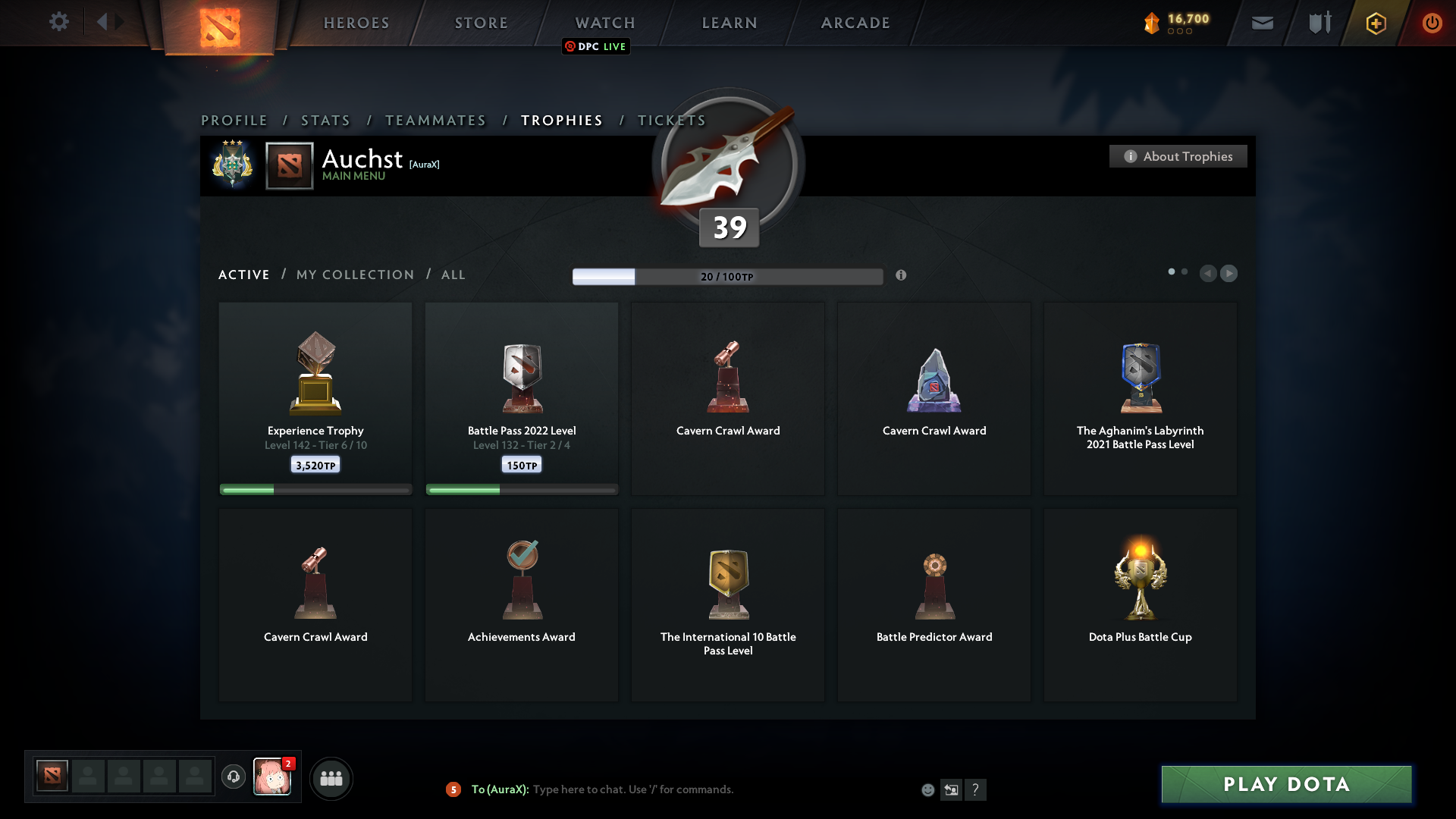Select the ACTIVE trophies filter
The height and width of the screenshot is (819, 1456).
click(243, 275)
